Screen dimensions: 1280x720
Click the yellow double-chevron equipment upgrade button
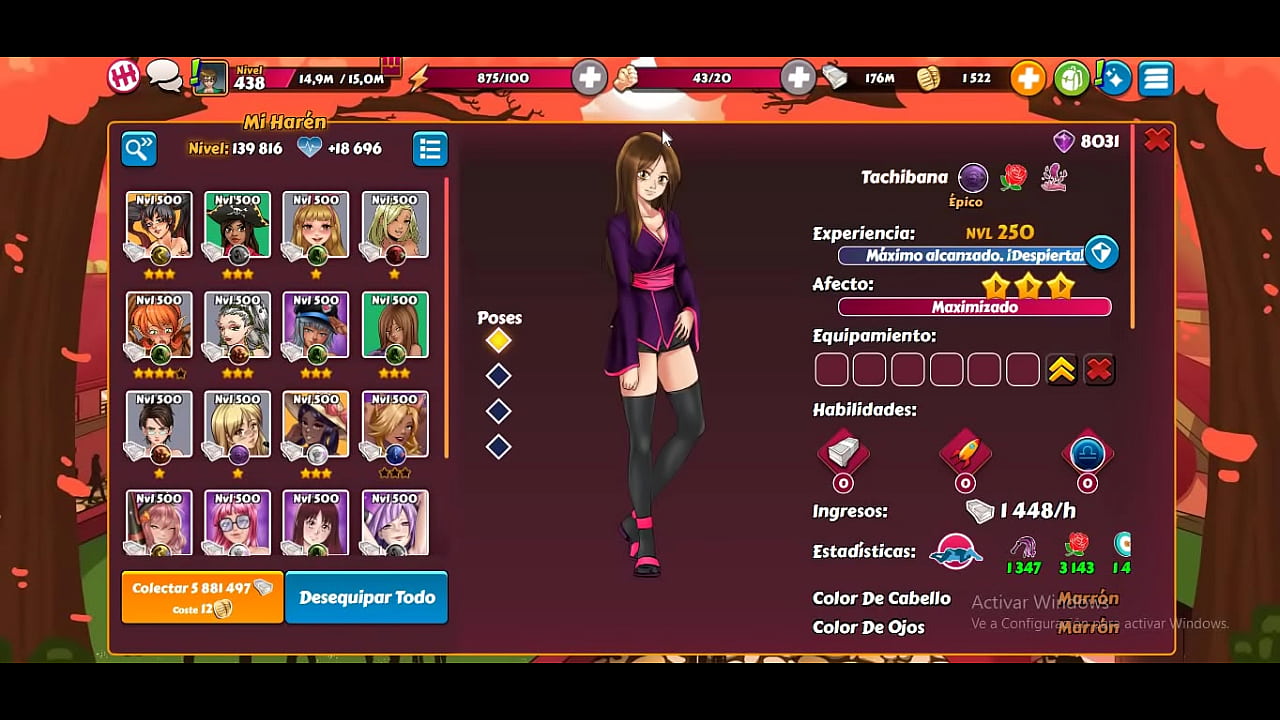[1063, 369]
